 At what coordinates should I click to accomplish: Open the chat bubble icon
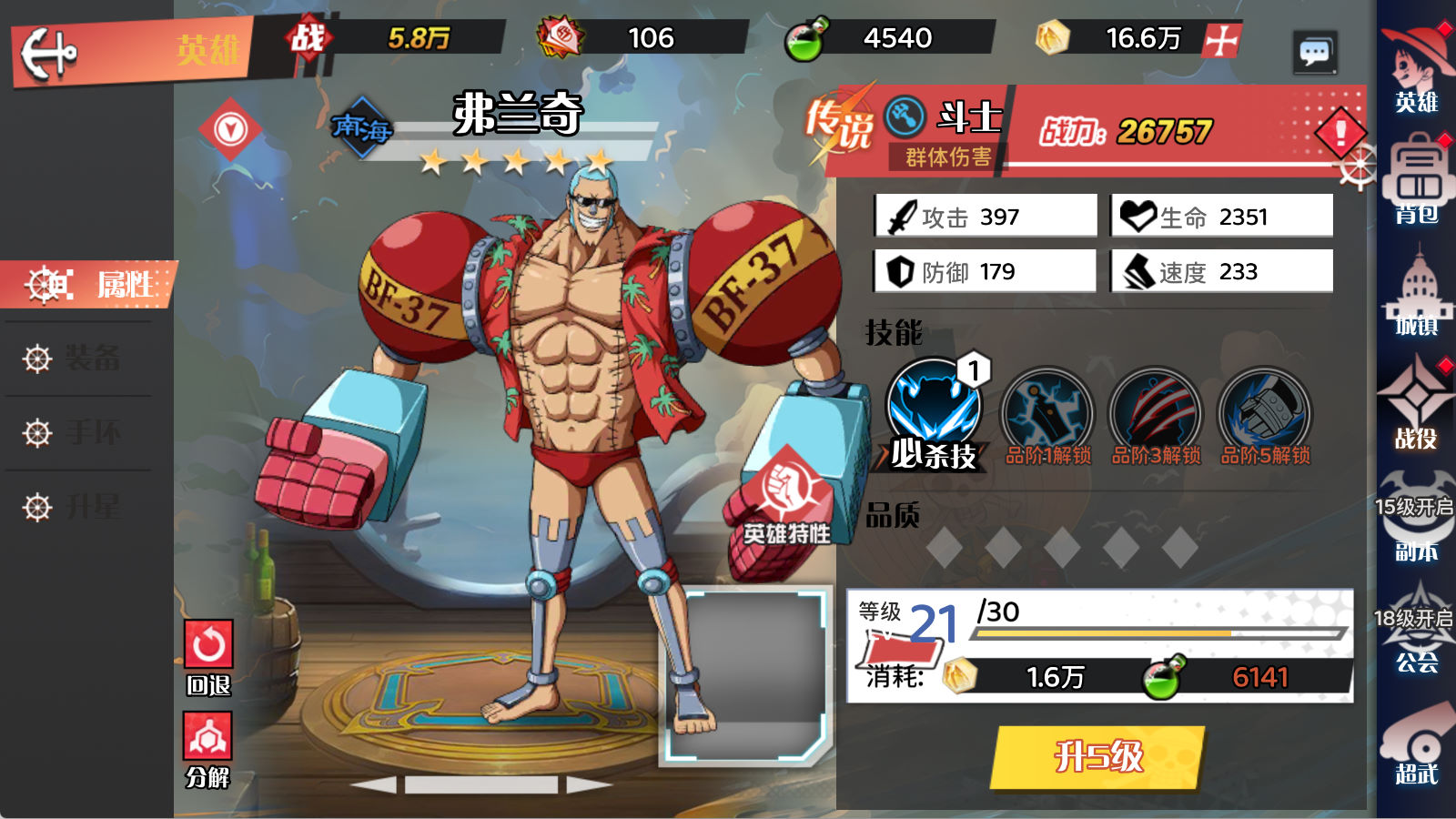click(x=1315, y=53)
